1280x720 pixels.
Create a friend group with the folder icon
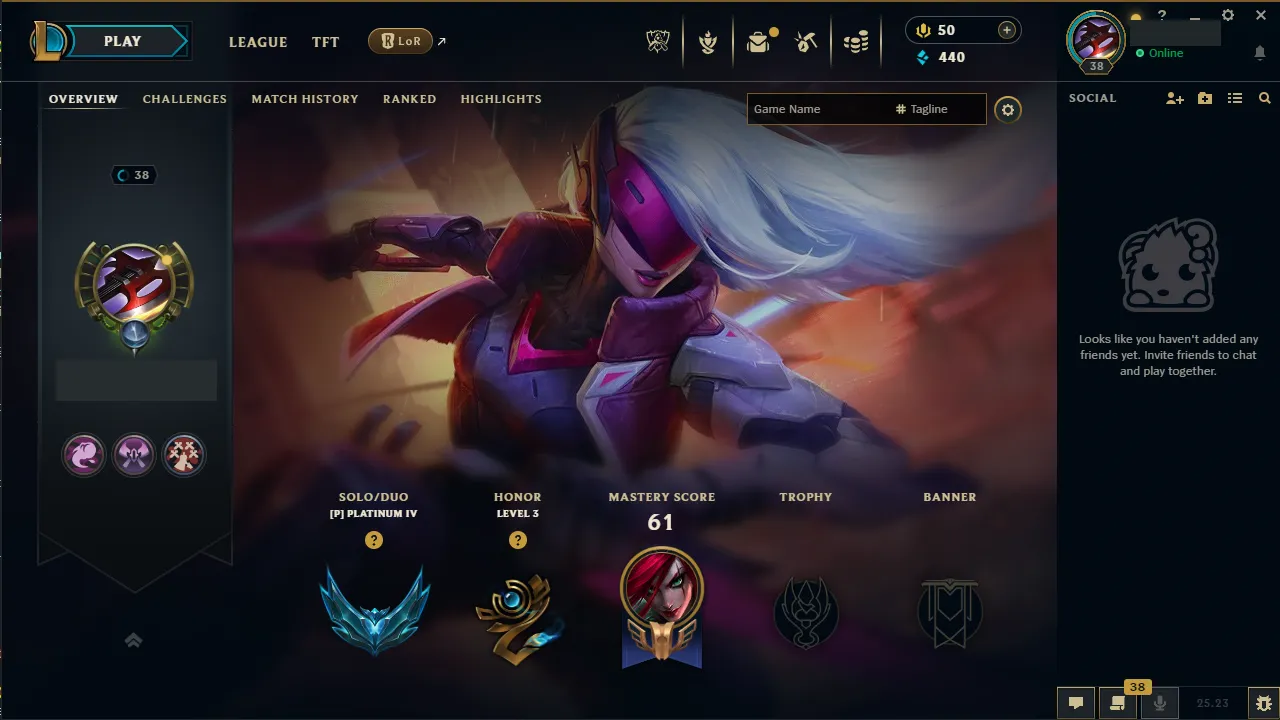click(x=1204, y=98)
